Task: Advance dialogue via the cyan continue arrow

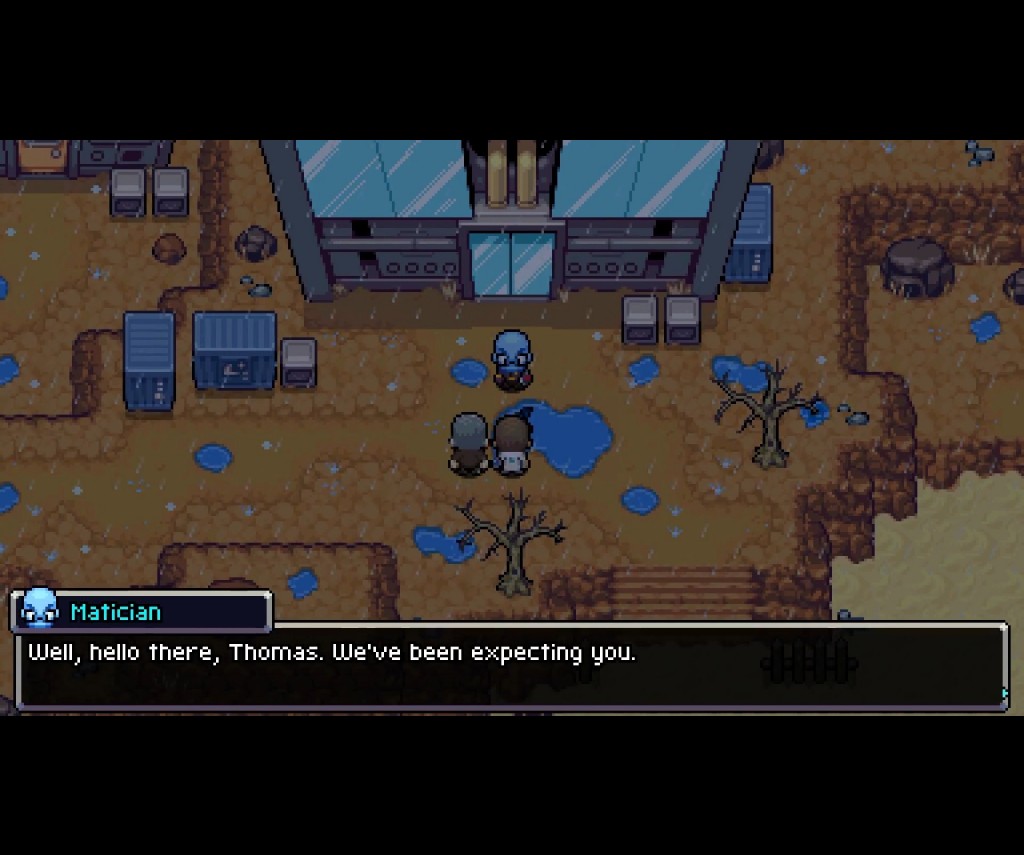Action: 1003,692
